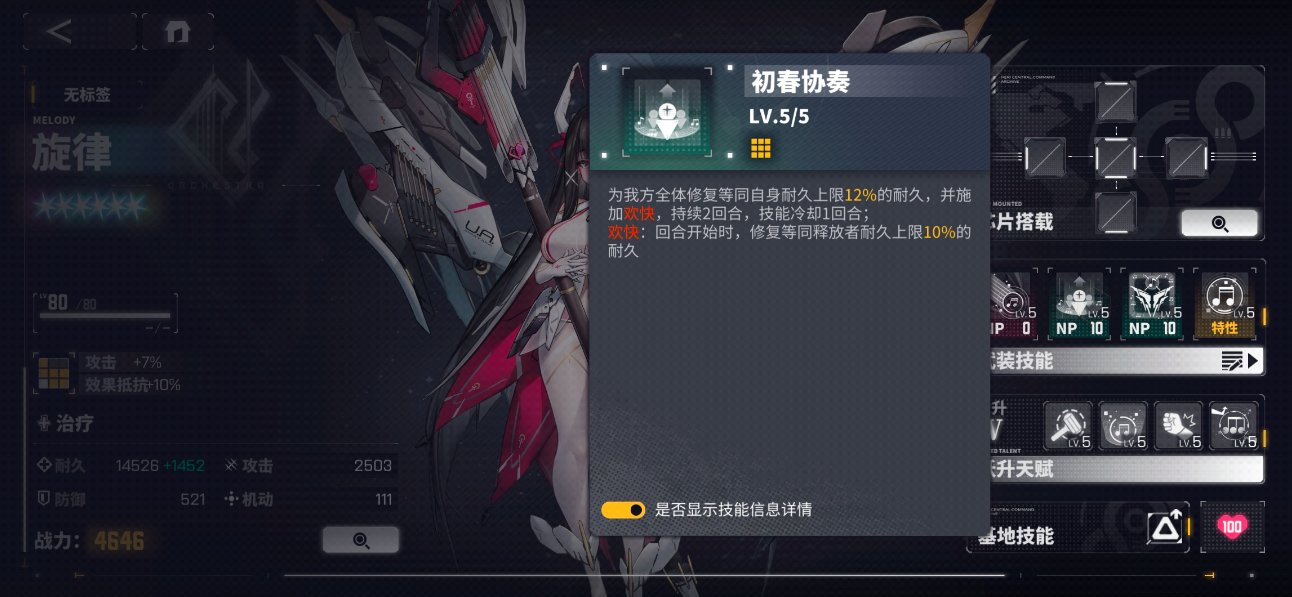Inspect detailed stats with the magnifier beside 战力
This screenshot has width=1292, height=597.
pos(360,540)
